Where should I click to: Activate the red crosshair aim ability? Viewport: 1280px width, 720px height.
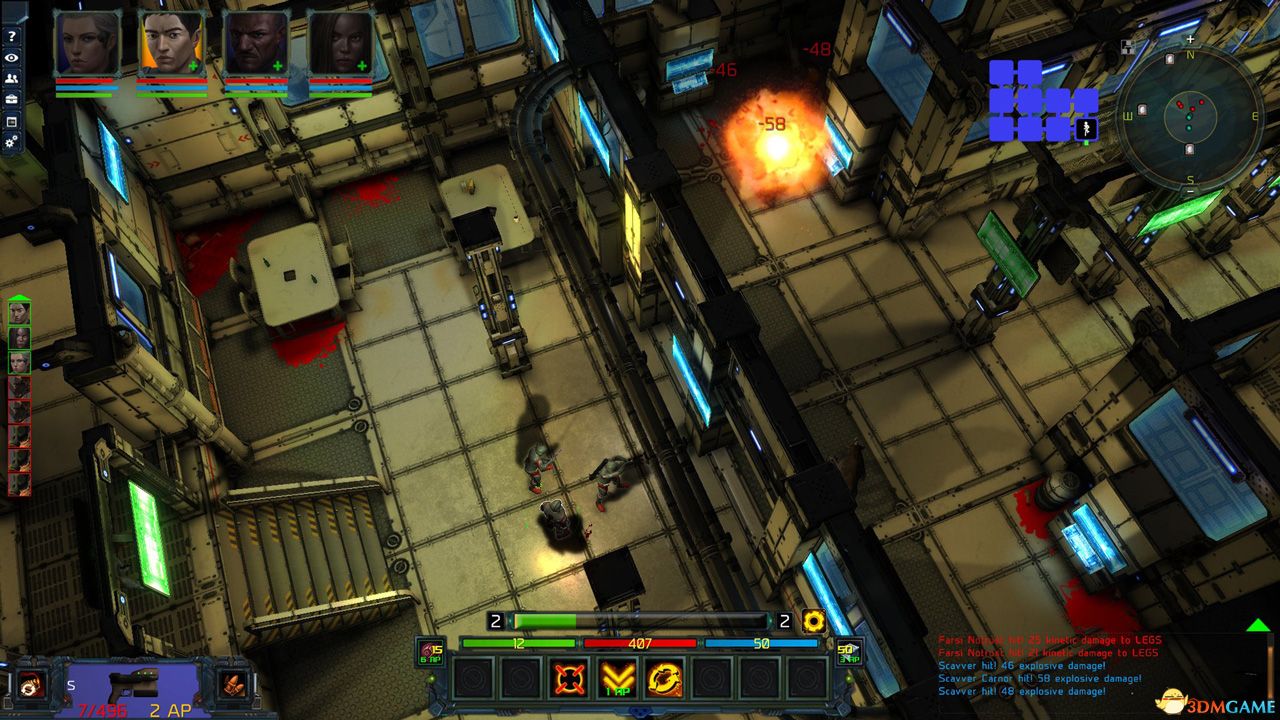[x=569, y=679]
